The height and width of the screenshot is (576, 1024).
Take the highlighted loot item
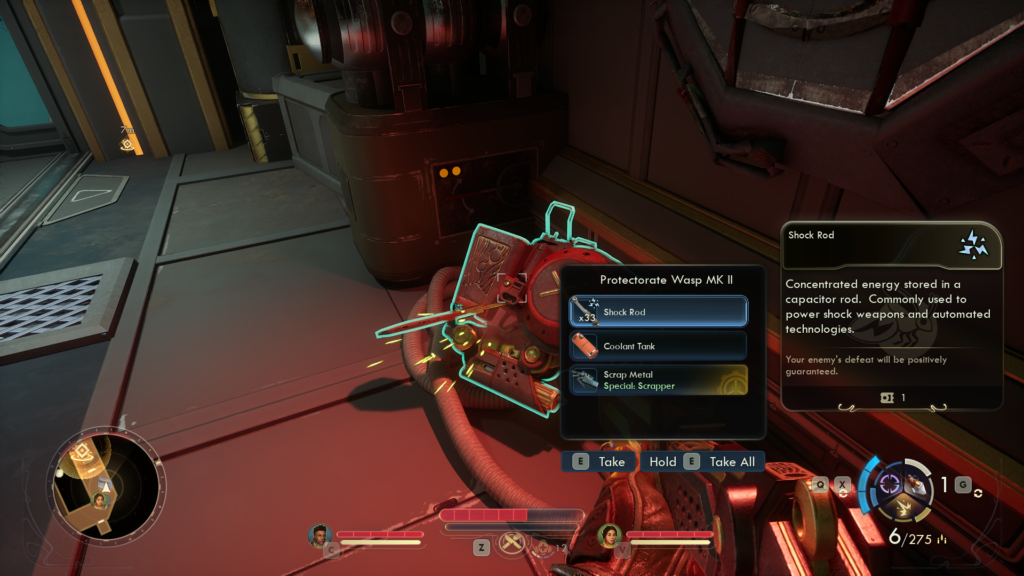tap(598, 462)
